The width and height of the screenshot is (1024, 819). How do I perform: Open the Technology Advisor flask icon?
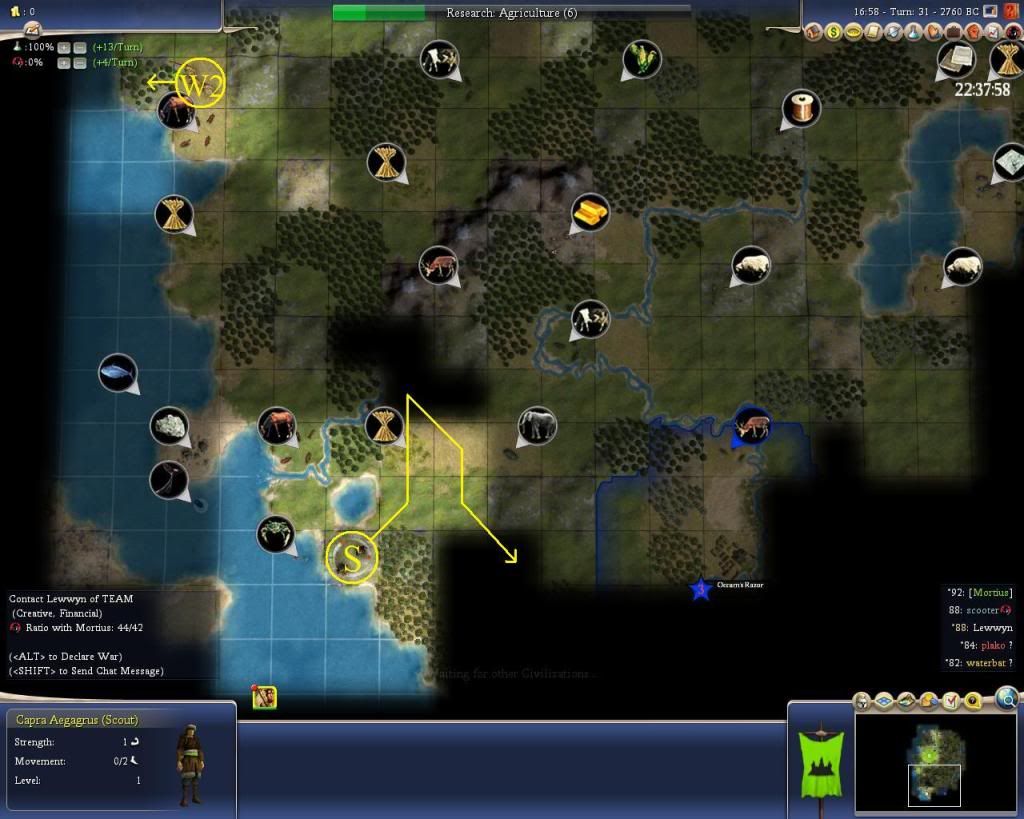912,32
